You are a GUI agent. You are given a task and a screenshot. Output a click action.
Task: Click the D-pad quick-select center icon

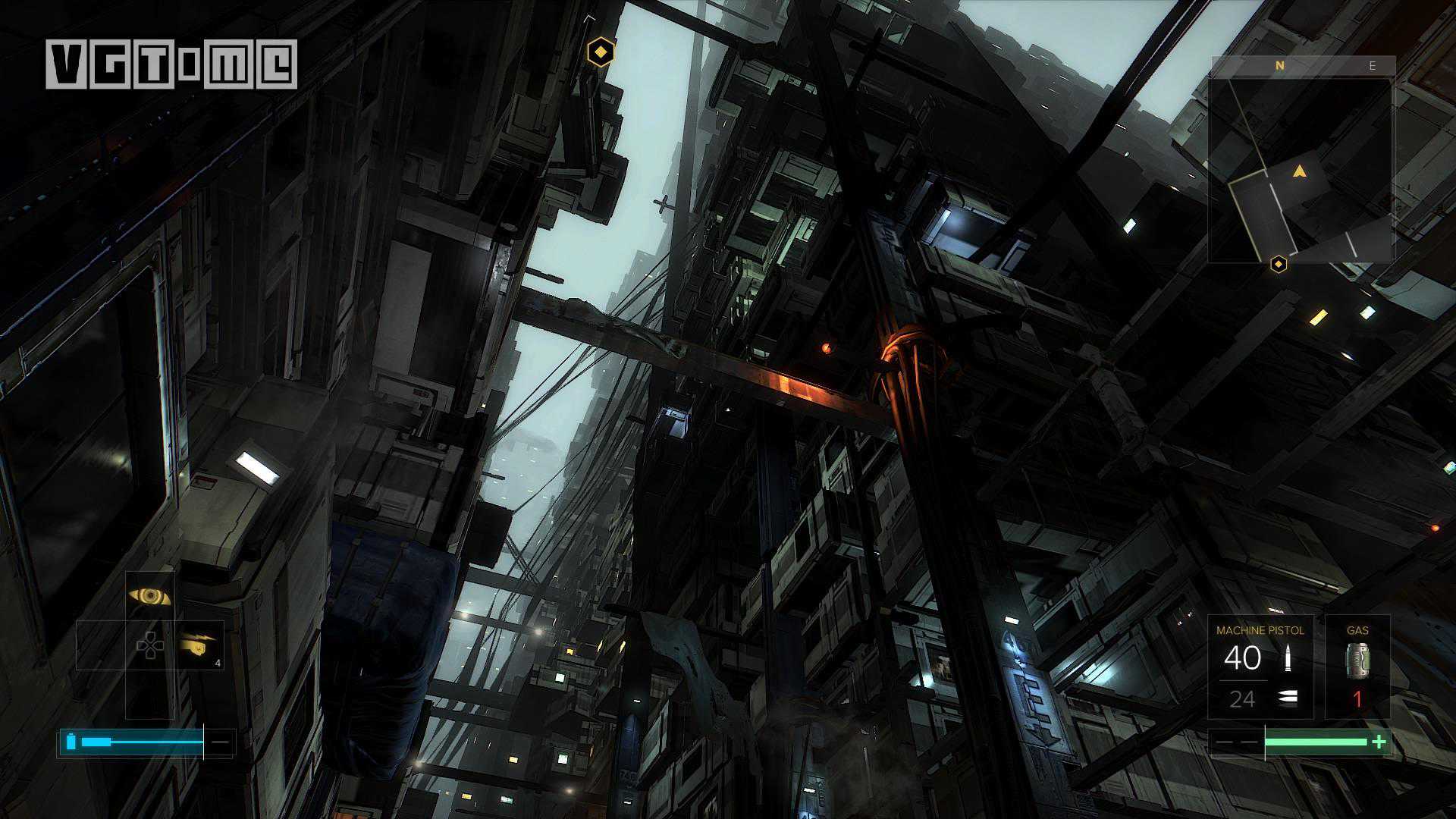pos(149,645)
